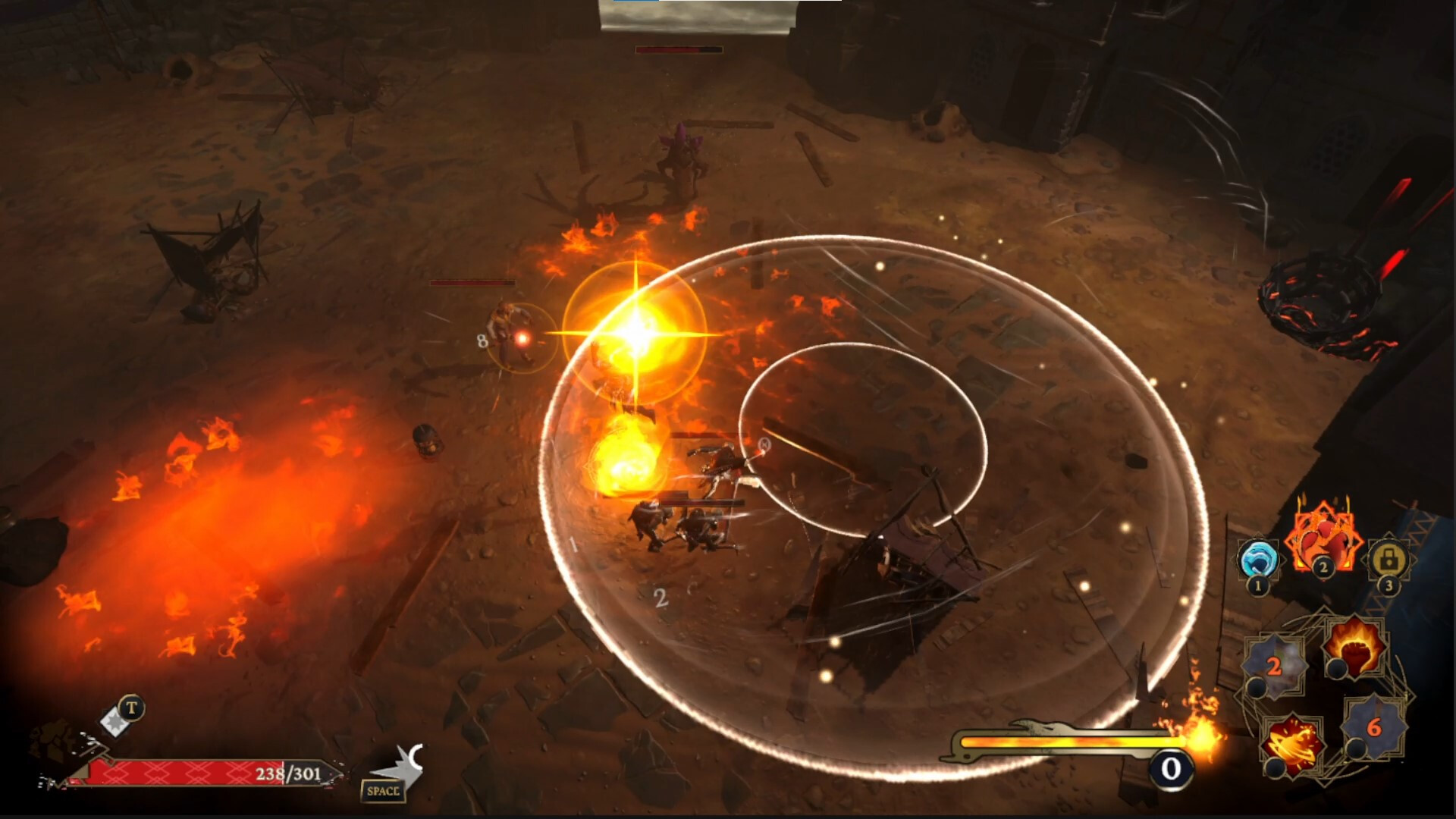1456x819 pixels.
Task: Open the talents menu via the T badge
Action: coord(130,707)
